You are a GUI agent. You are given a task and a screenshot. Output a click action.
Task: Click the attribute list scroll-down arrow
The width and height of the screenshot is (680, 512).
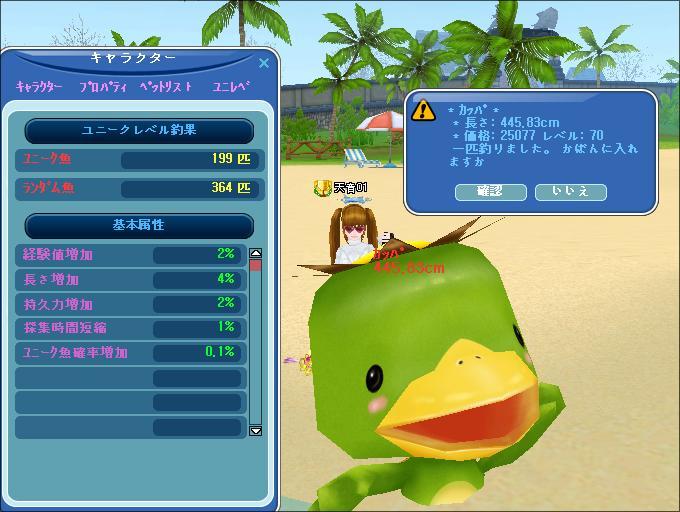[x=255, y=430]
